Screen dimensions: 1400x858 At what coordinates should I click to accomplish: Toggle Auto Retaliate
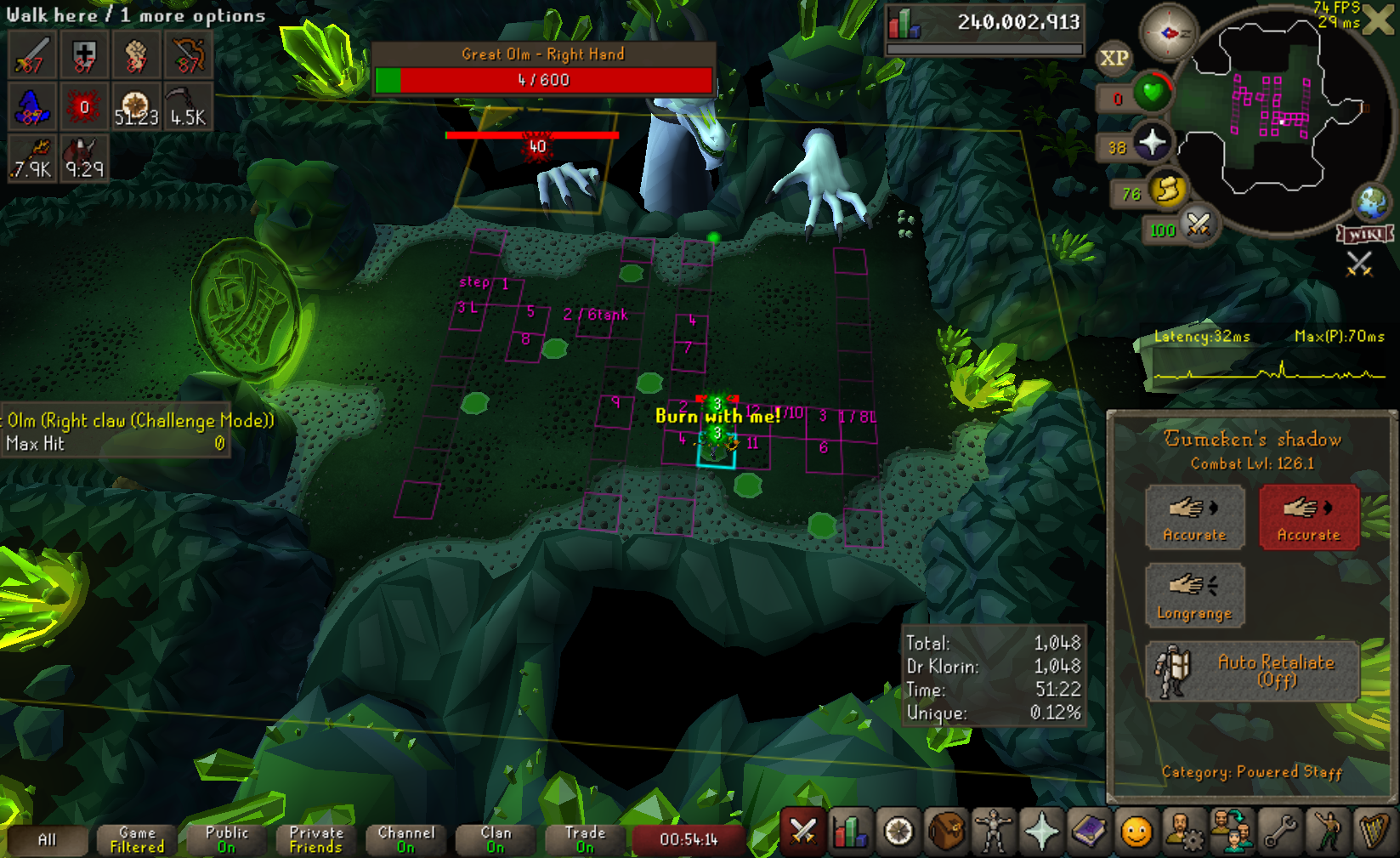coord(1252,671)
